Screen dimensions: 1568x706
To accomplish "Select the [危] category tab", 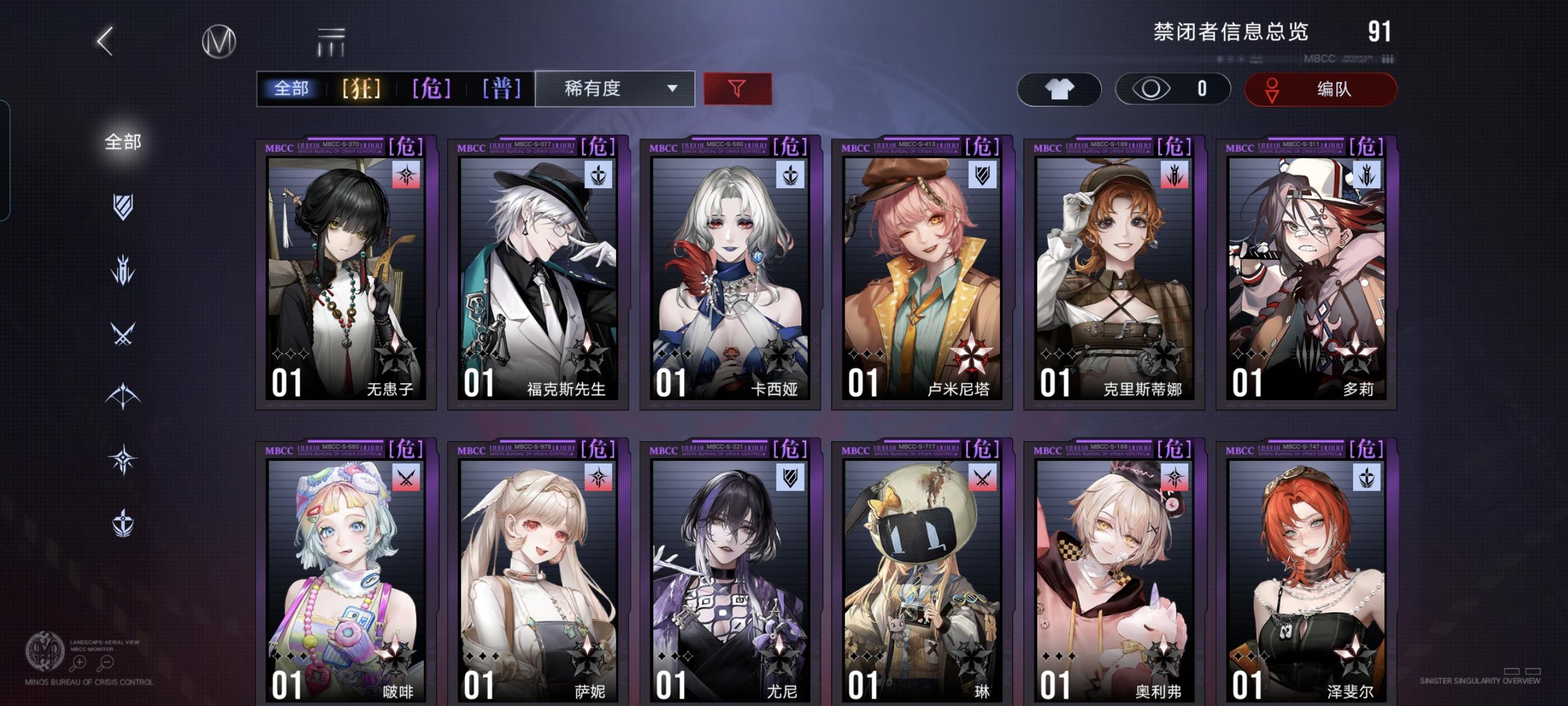I will (x=431, y=89).
